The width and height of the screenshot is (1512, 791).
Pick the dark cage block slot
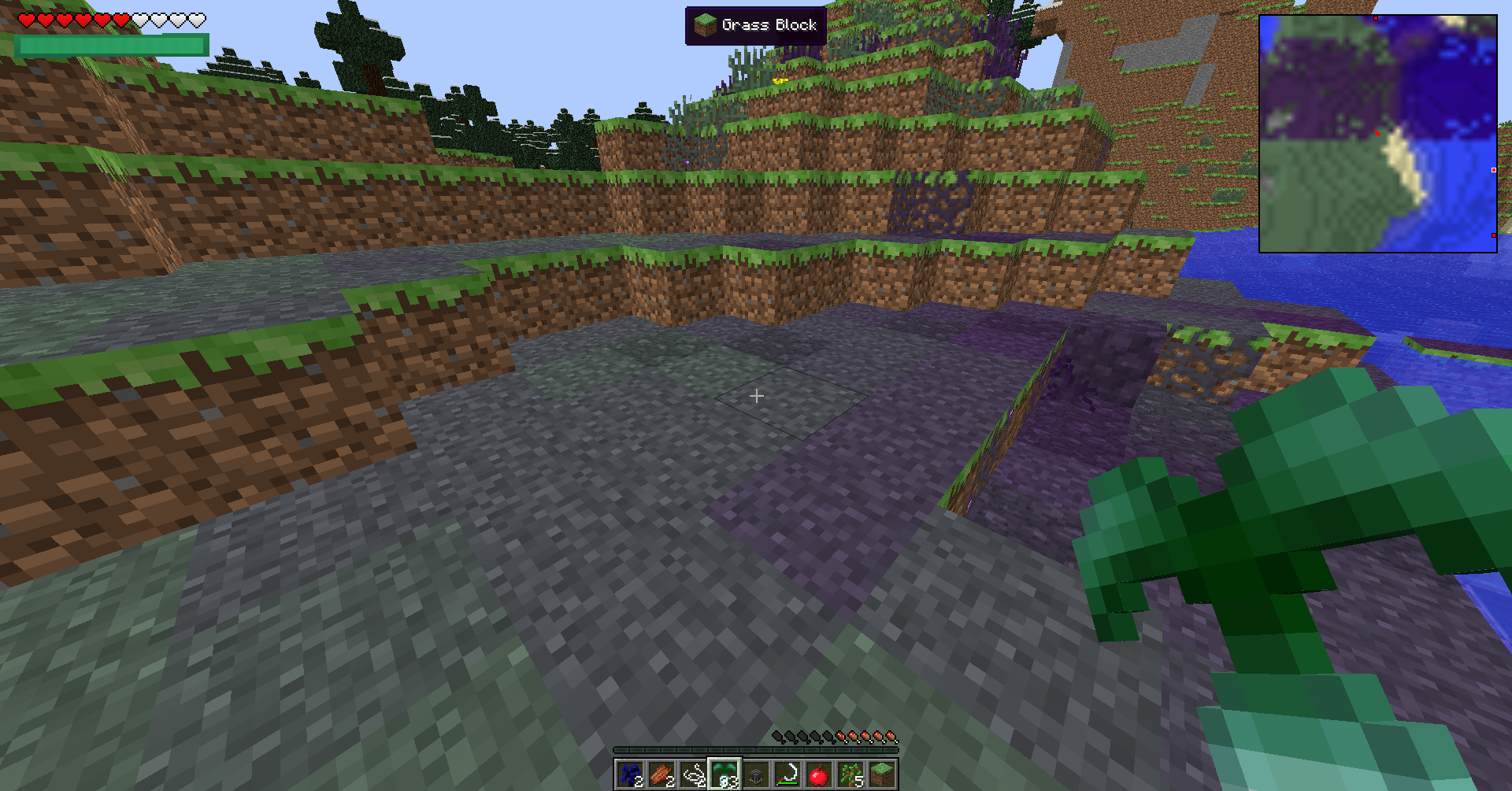coord(756,775)
